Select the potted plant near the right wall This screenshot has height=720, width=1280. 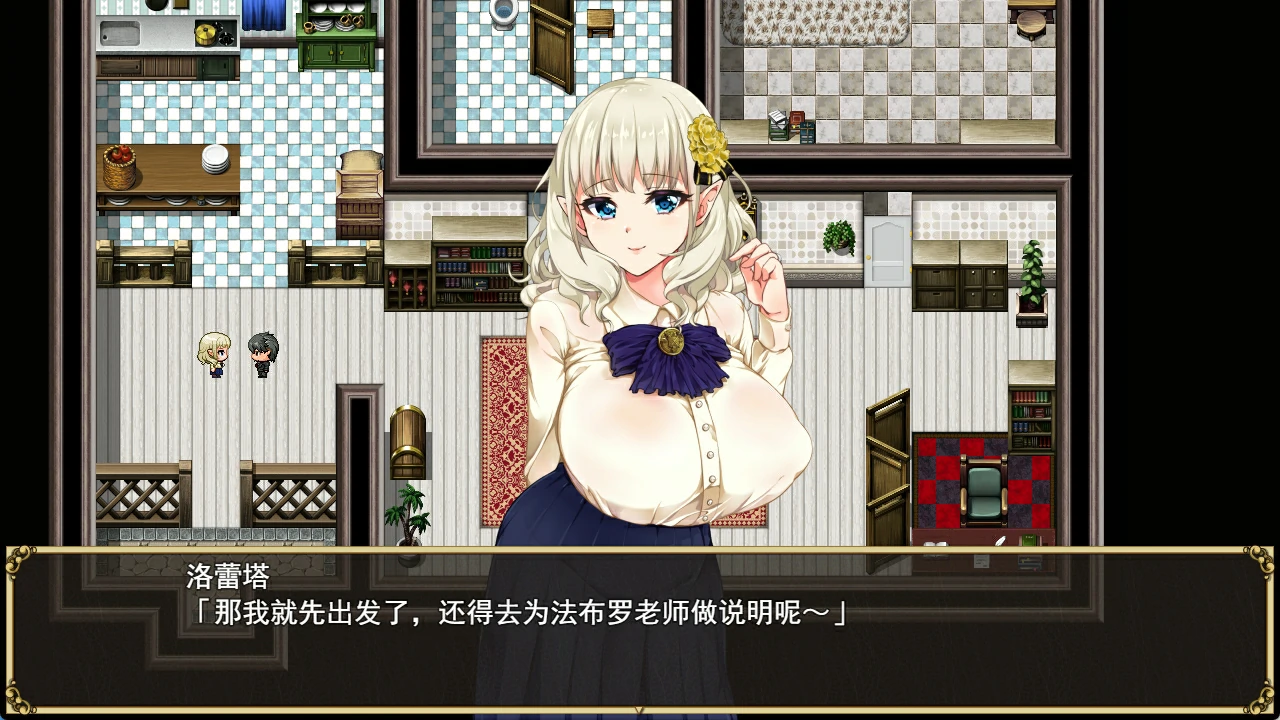pos(1033,280)
